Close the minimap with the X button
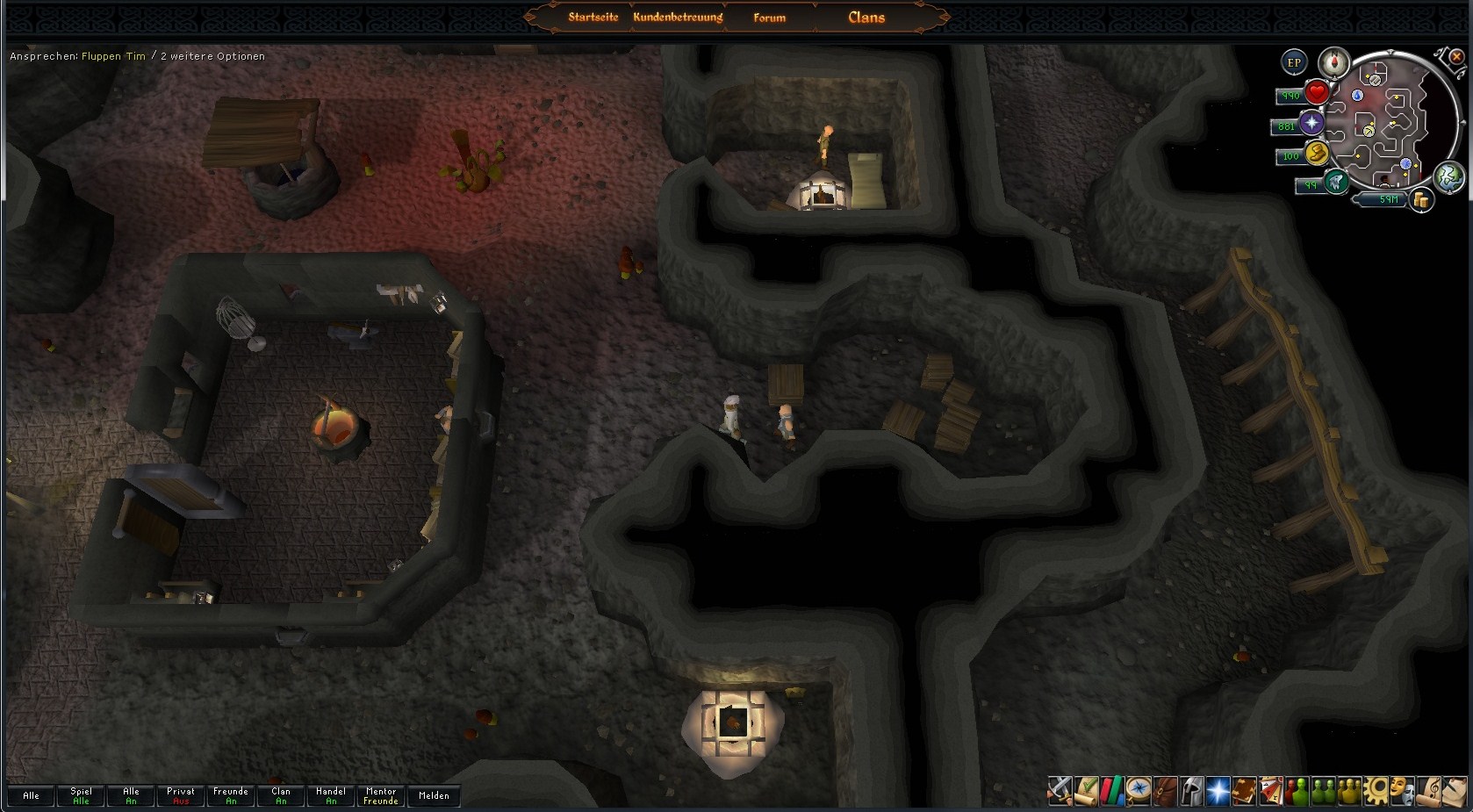Image resolution: width=1473 pixels, height=812 pixels. [x=1456, y=57]
